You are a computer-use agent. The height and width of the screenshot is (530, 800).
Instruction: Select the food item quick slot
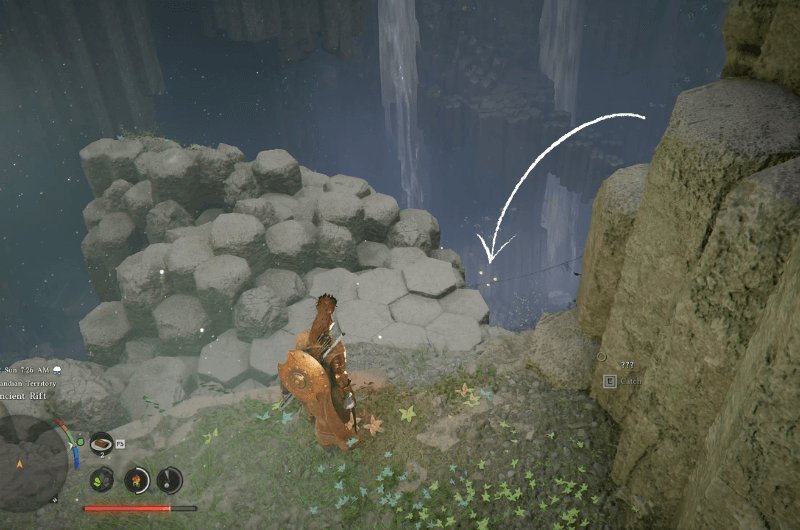101,443
